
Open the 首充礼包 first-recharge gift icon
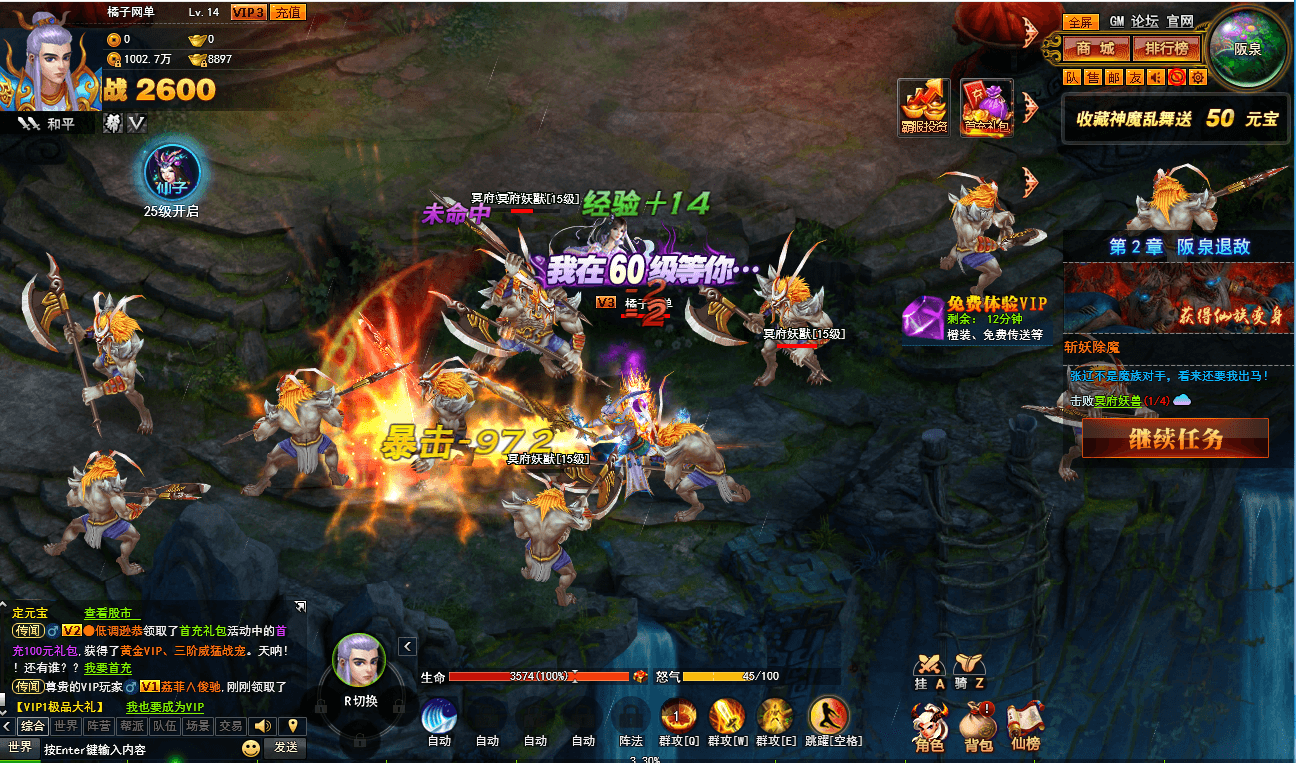pyautogui.click(x=986, y=107)
